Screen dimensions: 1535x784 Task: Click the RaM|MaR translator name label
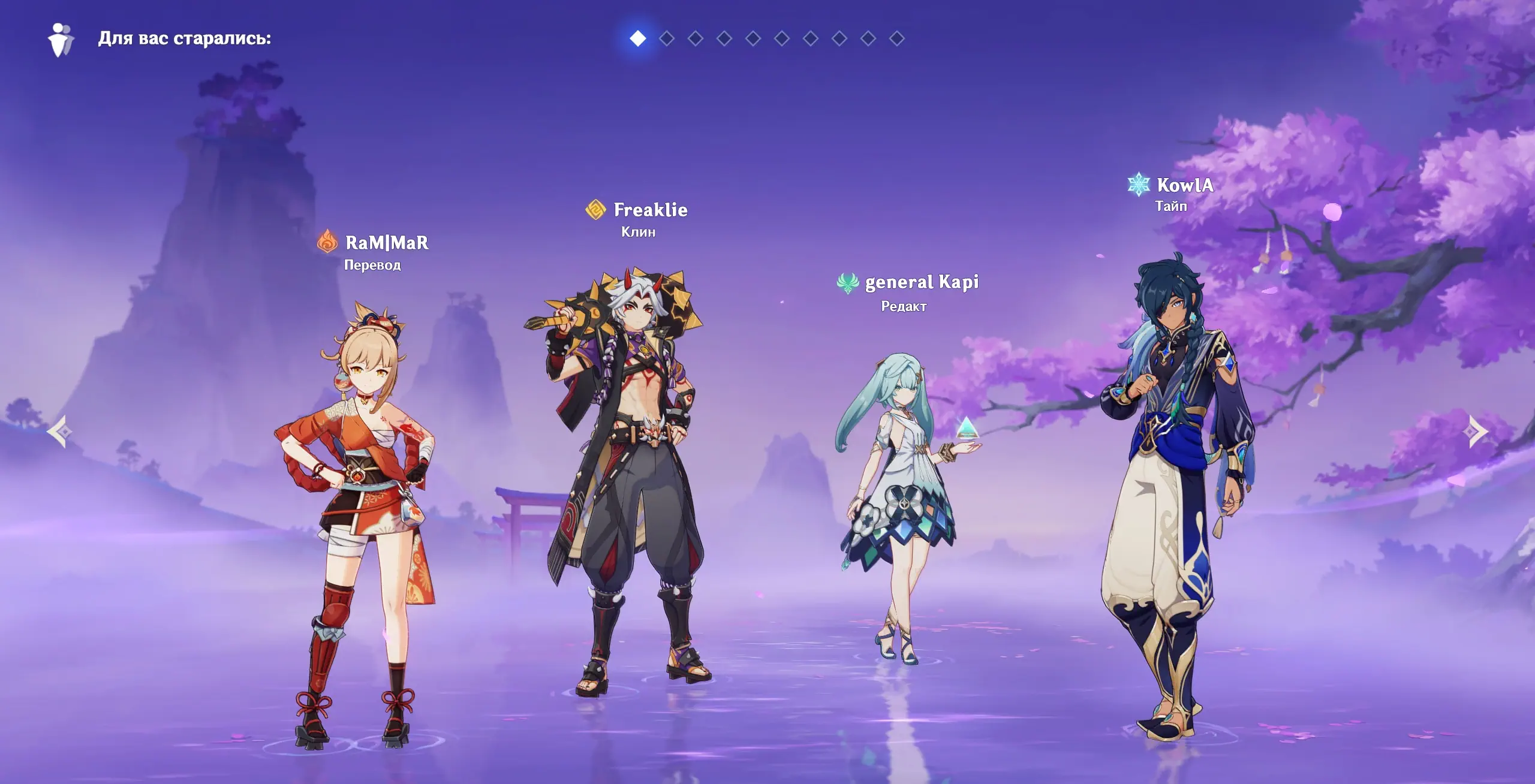coord(387,243)
